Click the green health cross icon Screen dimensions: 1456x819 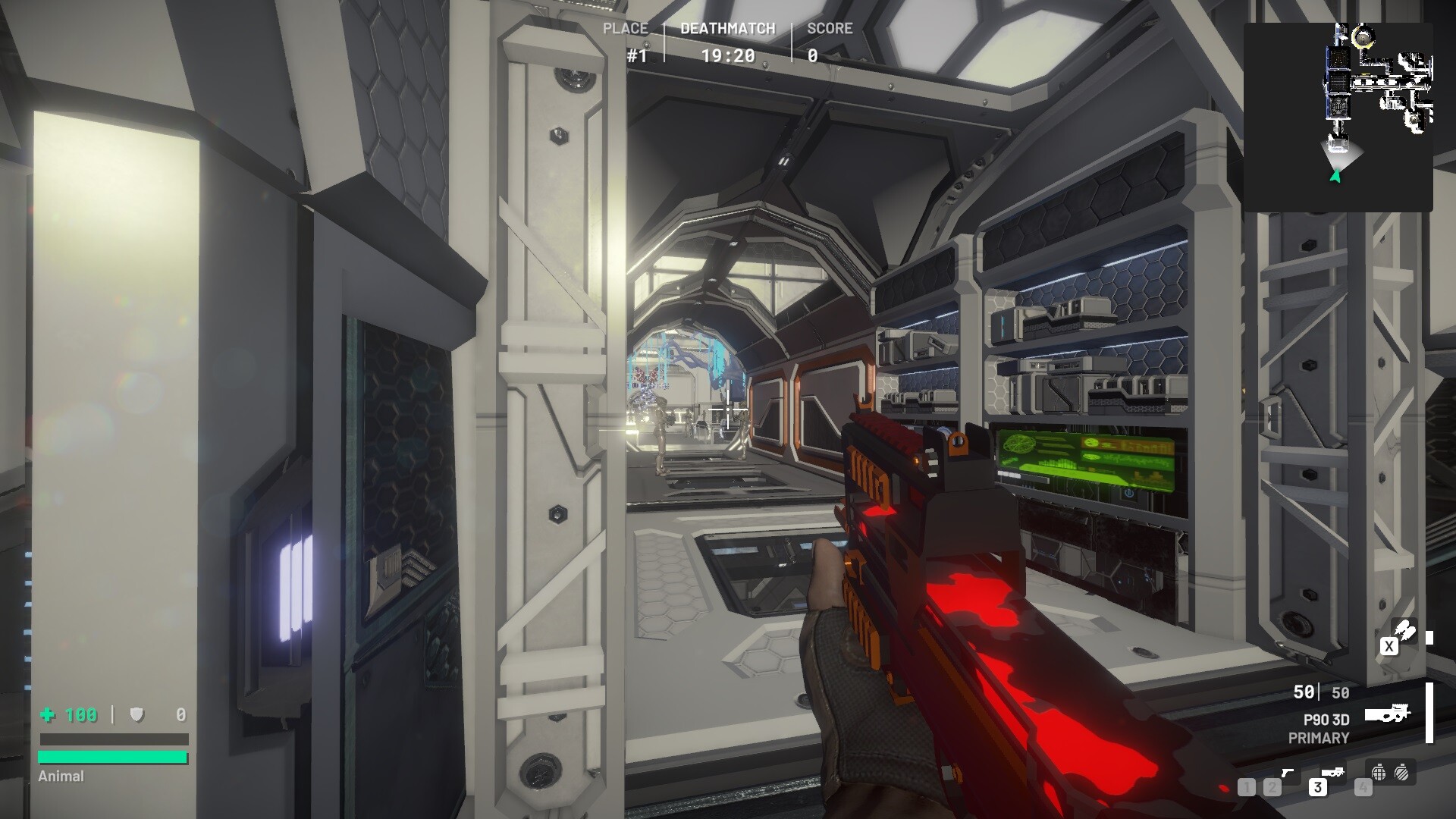(x=47, y=715)
